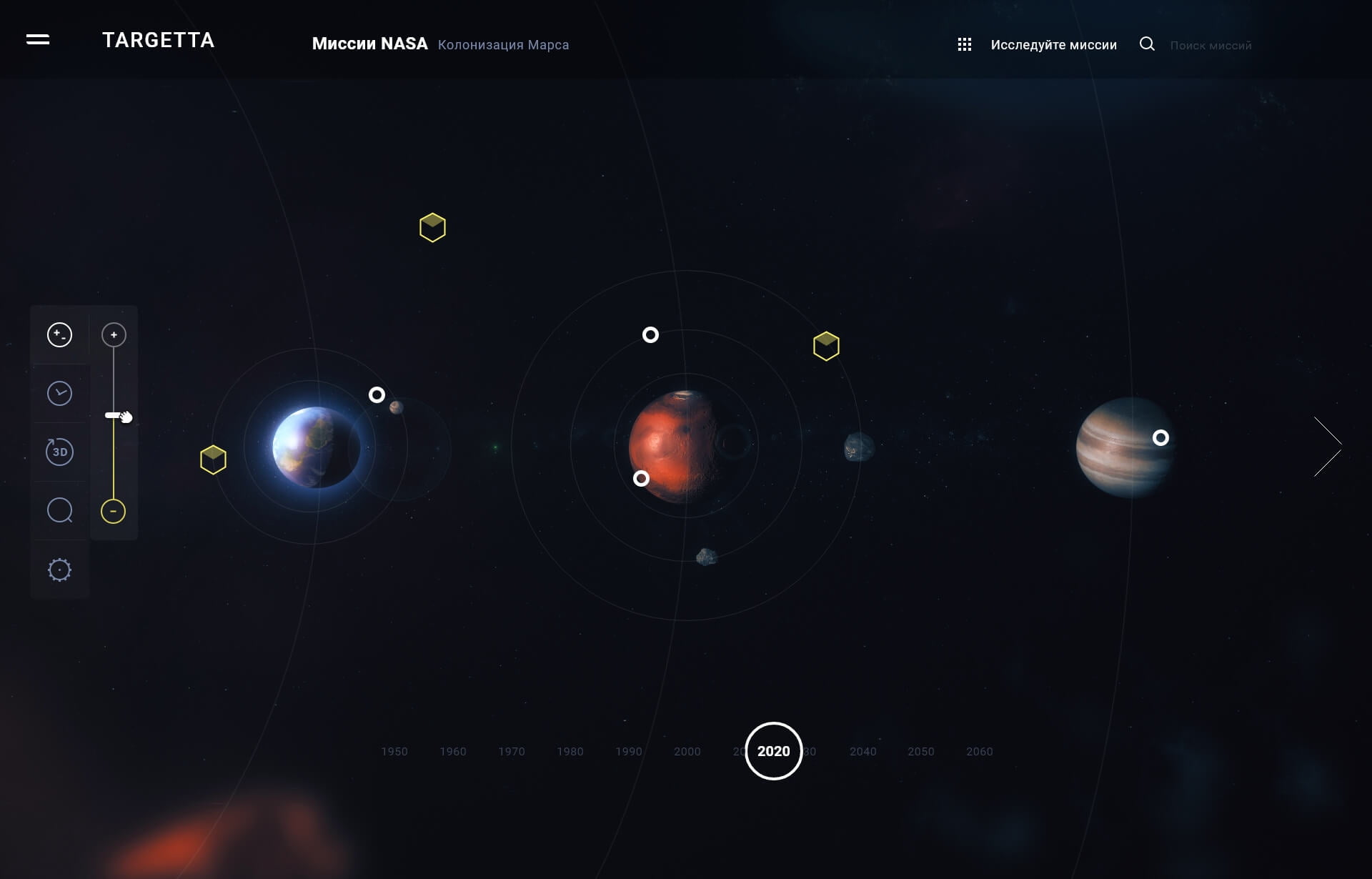Click the yellow zoom-out minus button
Image resolution: width=1372 pixels, height=879 pixels.
point(113,511)
